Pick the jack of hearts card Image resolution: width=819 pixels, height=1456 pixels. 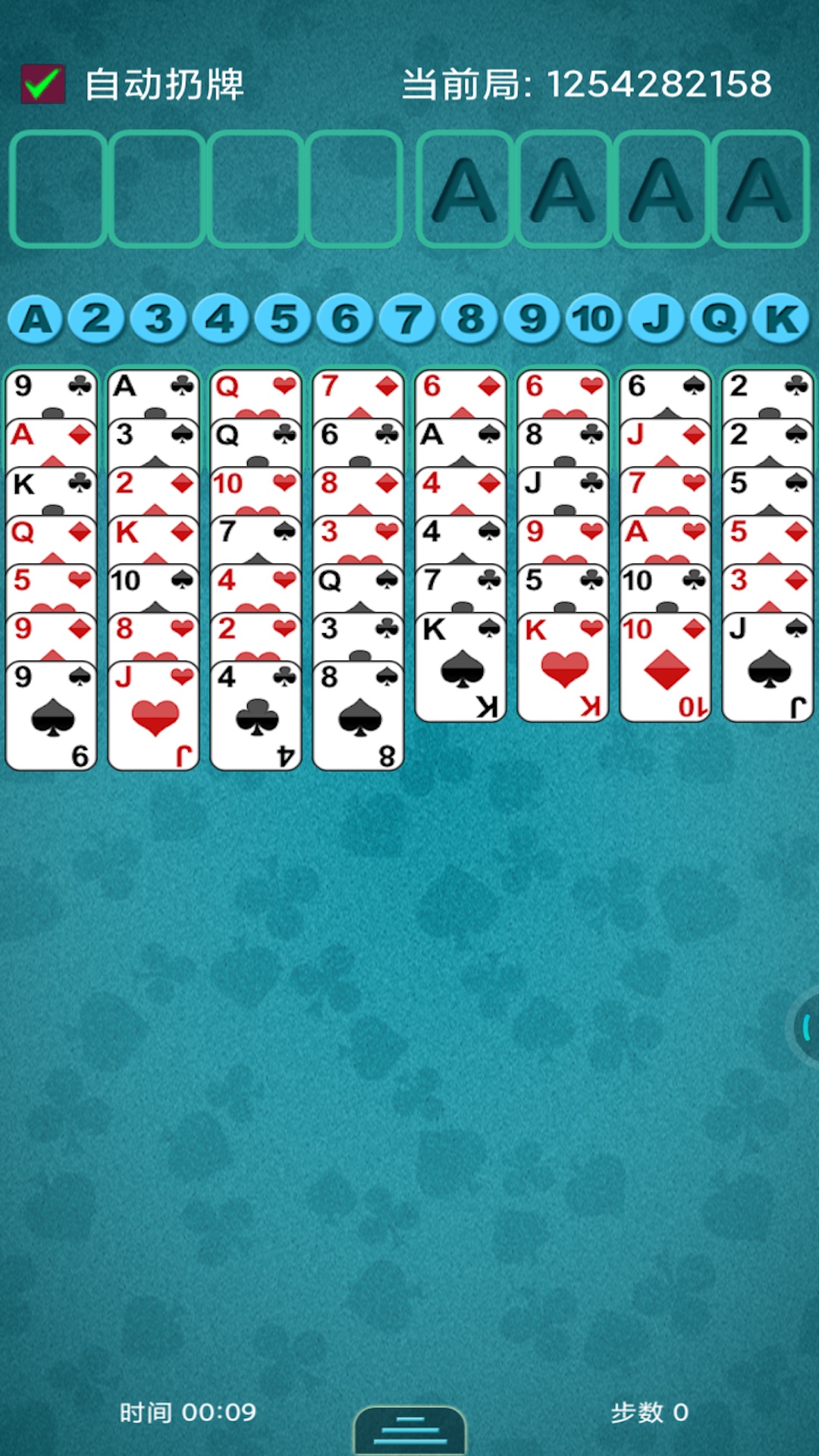click(x=154, y=717)
